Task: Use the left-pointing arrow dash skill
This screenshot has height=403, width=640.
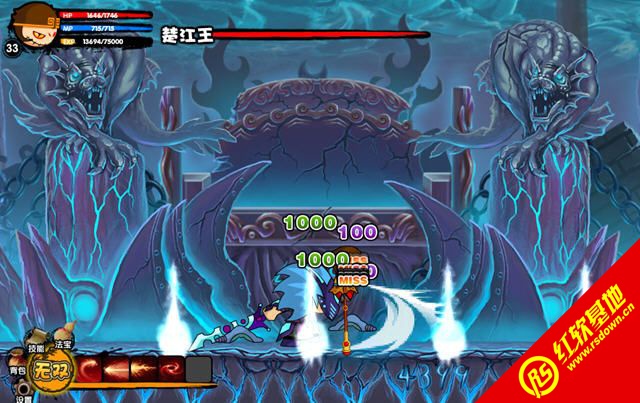Action: [118, 370]
